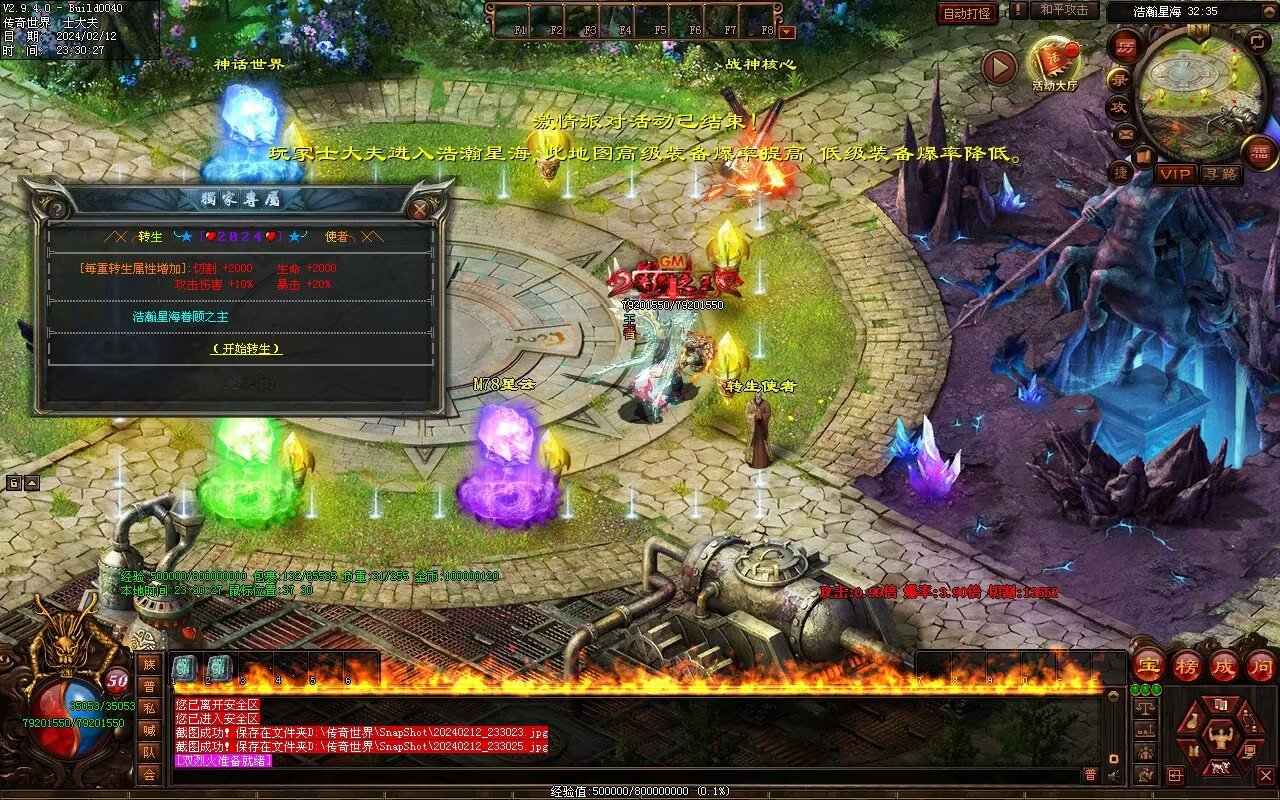This screenshot has width=1280, height=800.
Task: Click the 开始转生 link in the dialog
Action: point(246,349)
